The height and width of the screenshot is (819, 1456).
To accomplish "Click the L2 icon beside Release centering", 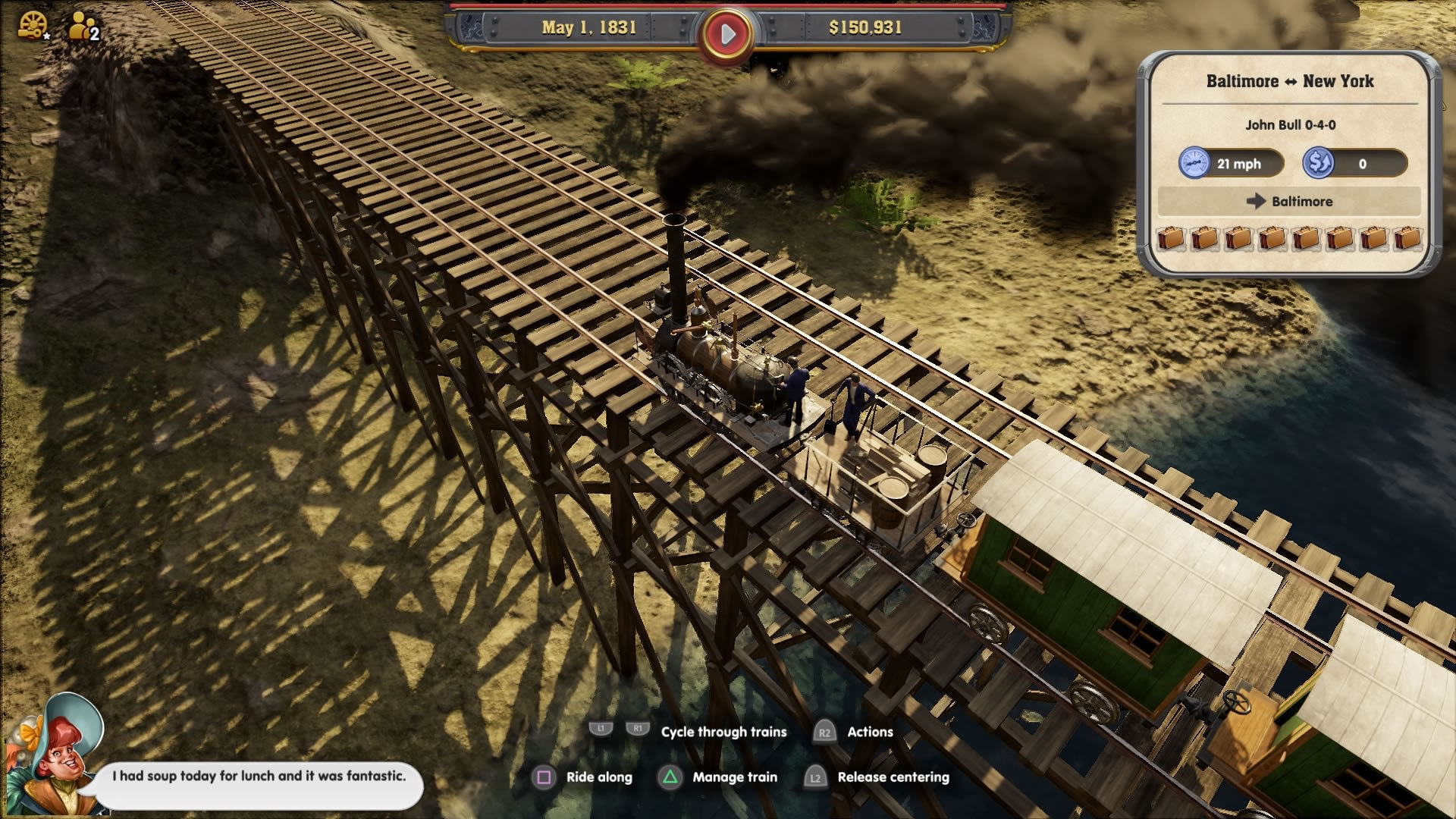I will 815,777.
